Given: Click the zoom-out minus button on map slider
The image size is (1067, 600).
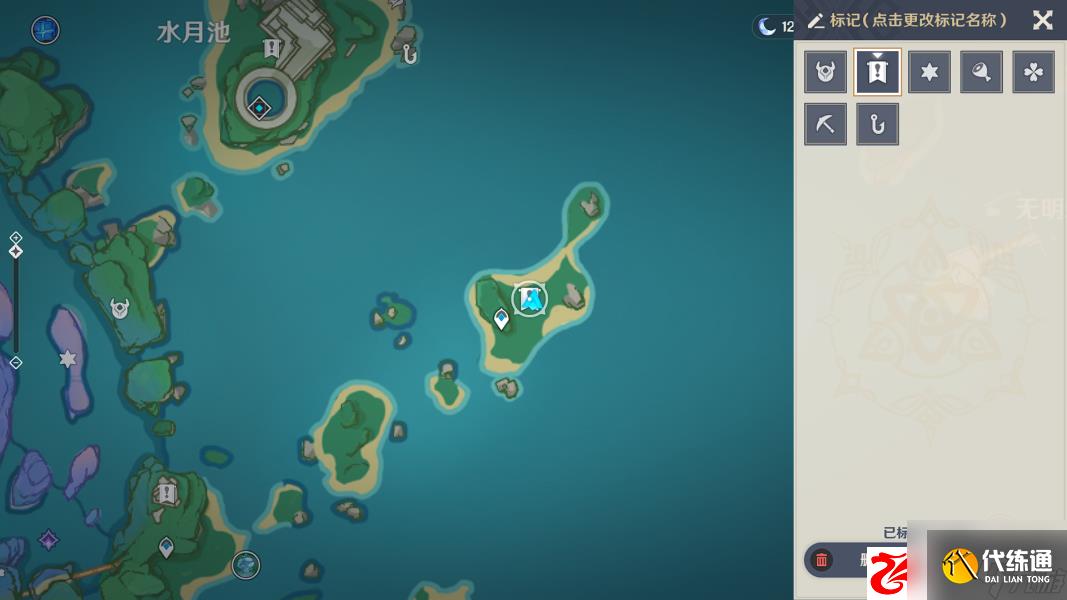Looking at the screenshot, I should 16,362.
